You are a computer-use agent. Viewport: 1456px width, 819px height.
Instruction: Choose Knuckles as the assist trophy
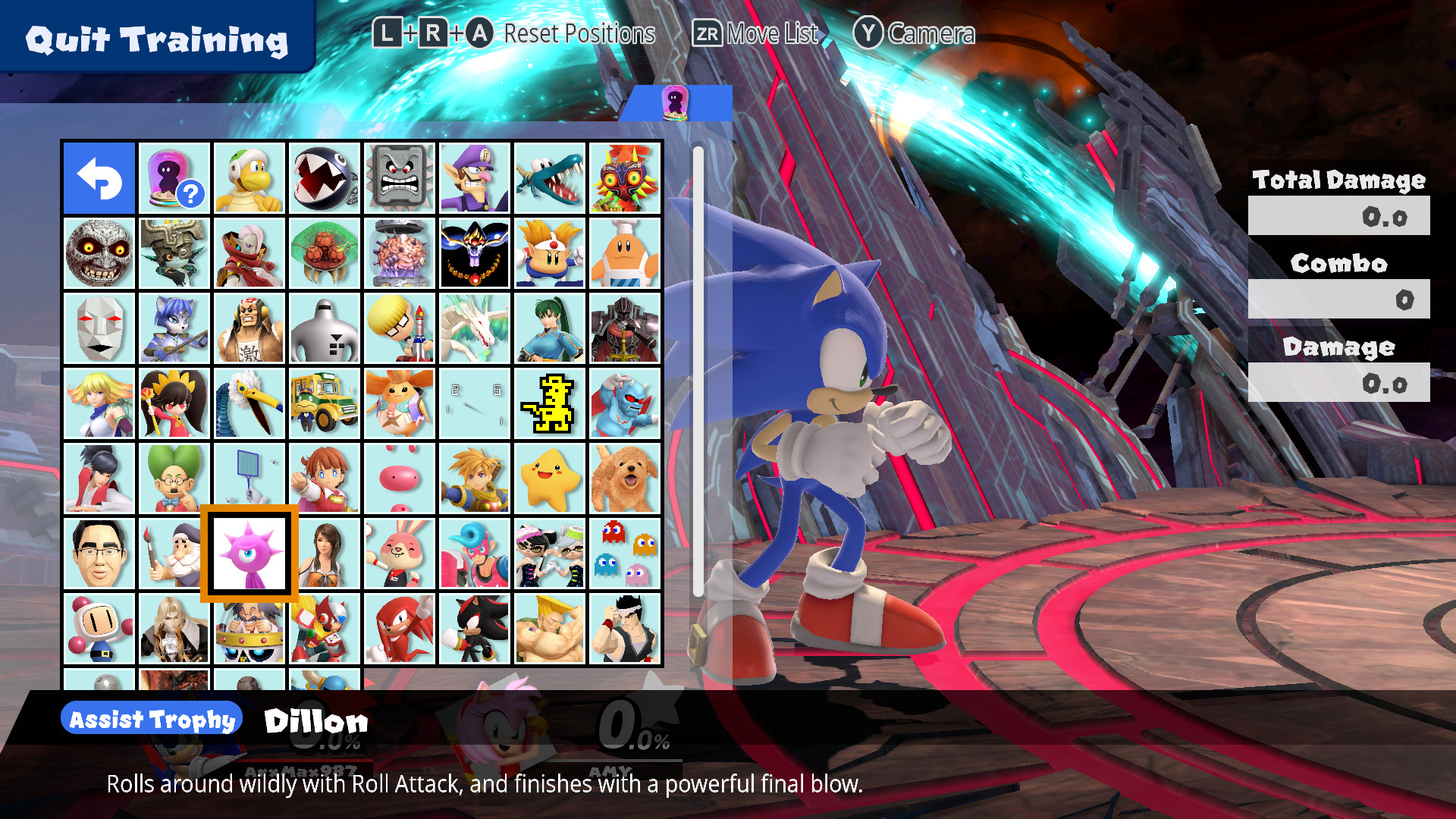[x=400, y=627]
